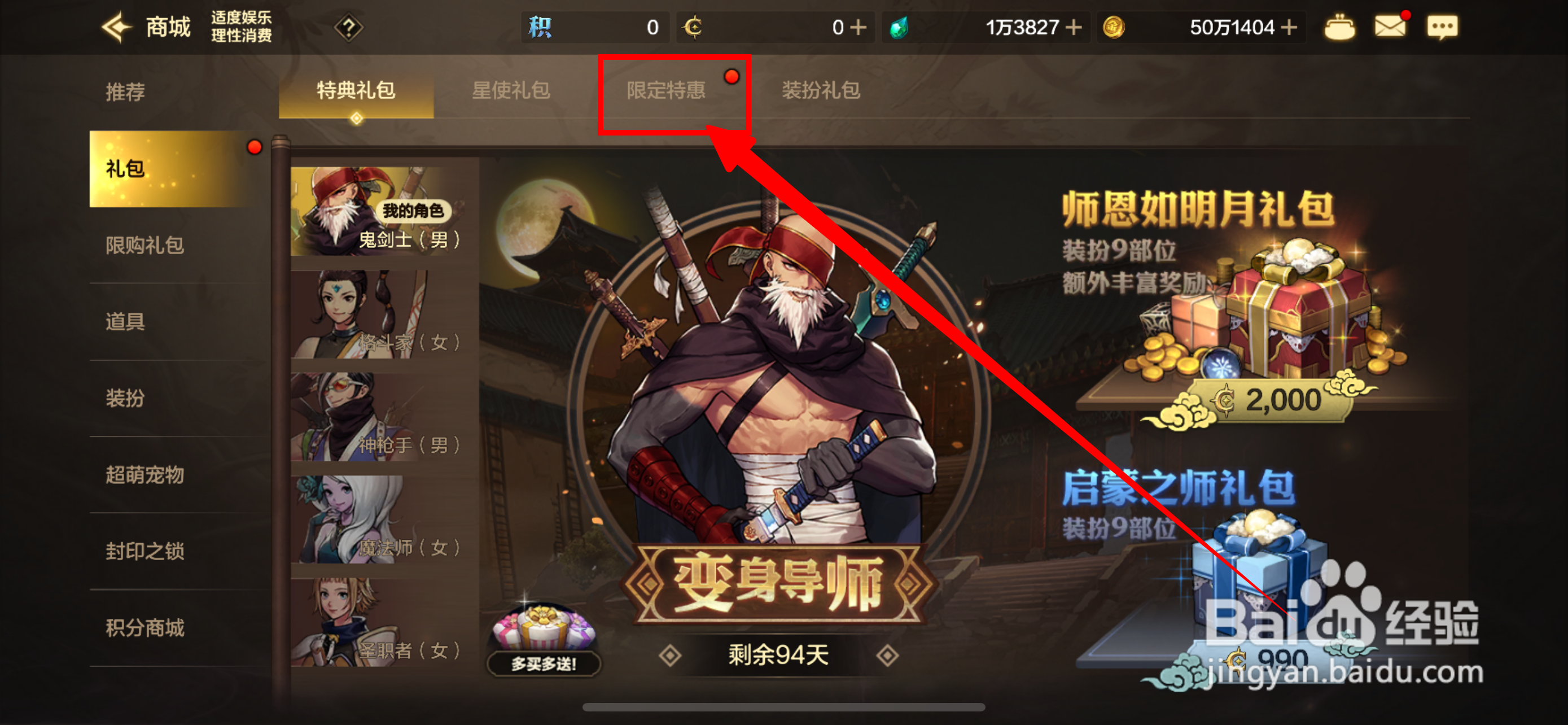Switch to the 限定特惠 tab
The image size is (1568, 725).
tap(665, 90)
